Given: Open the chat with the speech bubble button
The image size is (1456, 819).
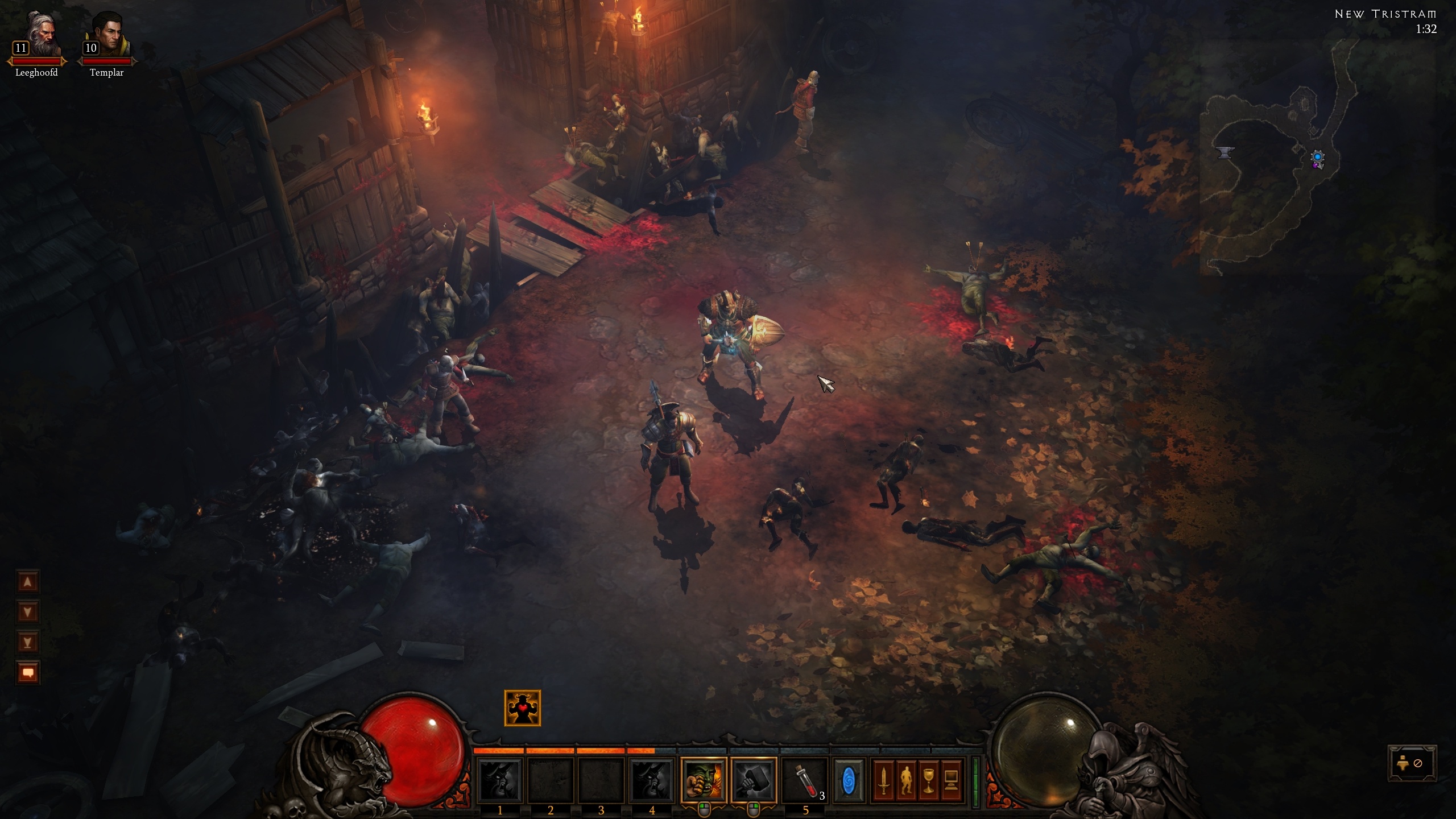Looking at the screenshot, I should pos(28,673).
